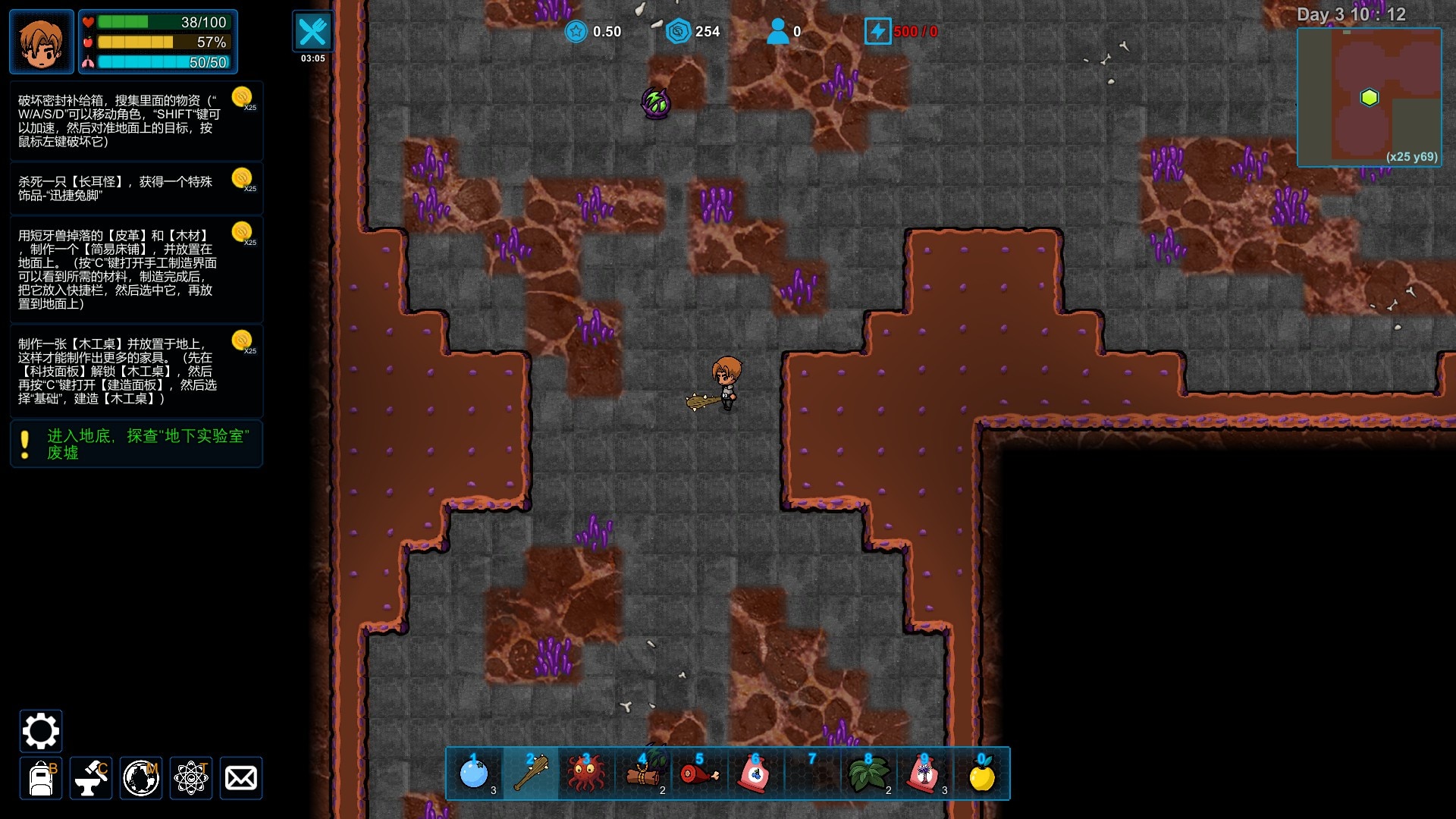Open the envelope mail icon

click(x=241, y=778)
